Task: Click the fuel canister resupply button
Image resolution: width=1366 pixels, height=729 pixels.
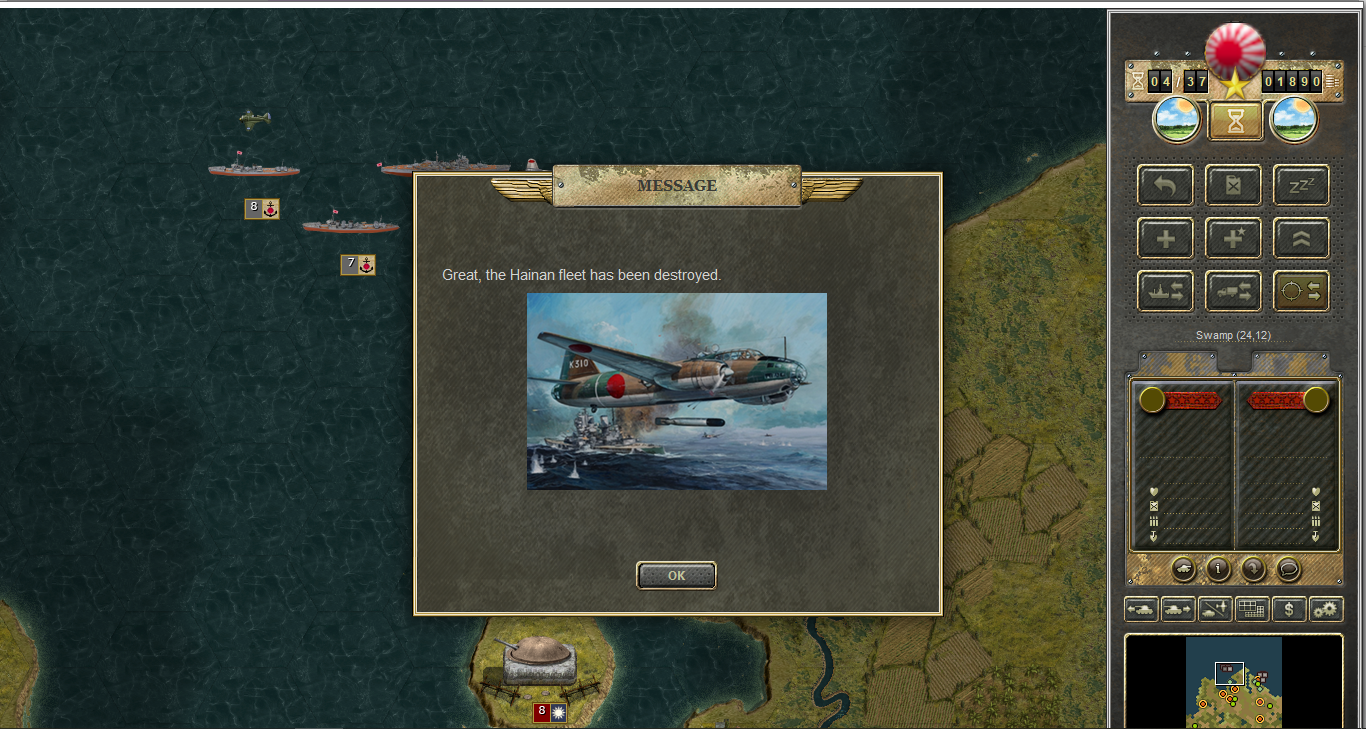Action: click(x=1233, y=185)
